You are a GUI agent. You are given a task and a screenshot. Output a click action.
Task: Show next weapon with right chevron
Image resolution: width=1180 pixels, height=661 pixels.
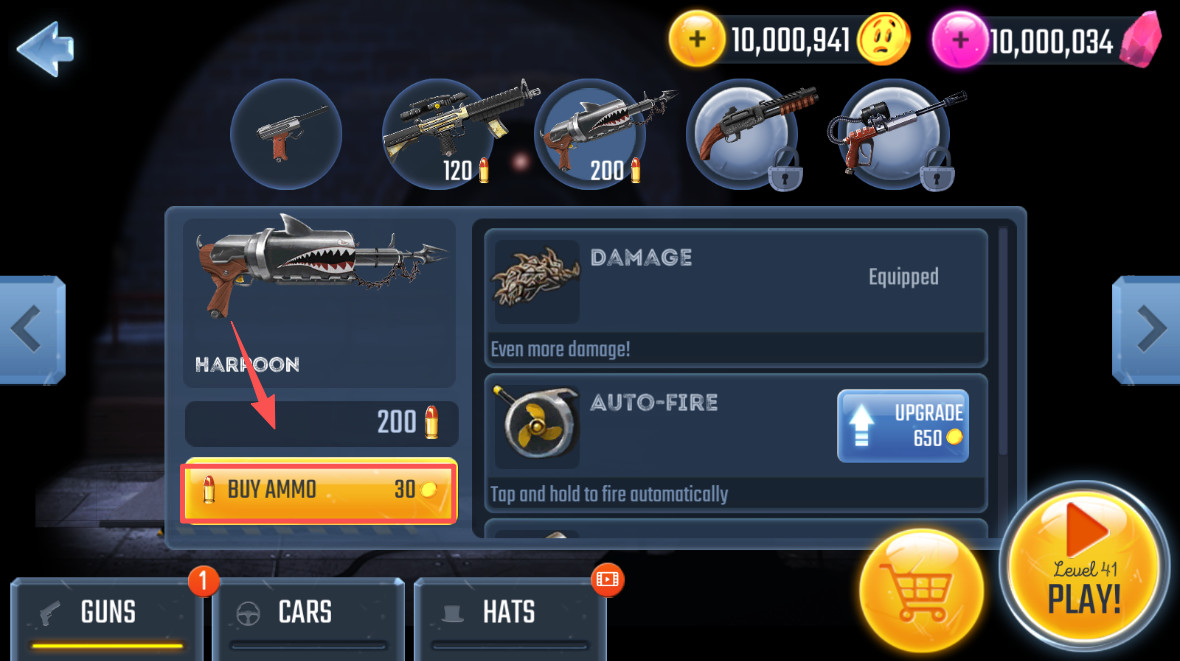tap(1147, 329)
